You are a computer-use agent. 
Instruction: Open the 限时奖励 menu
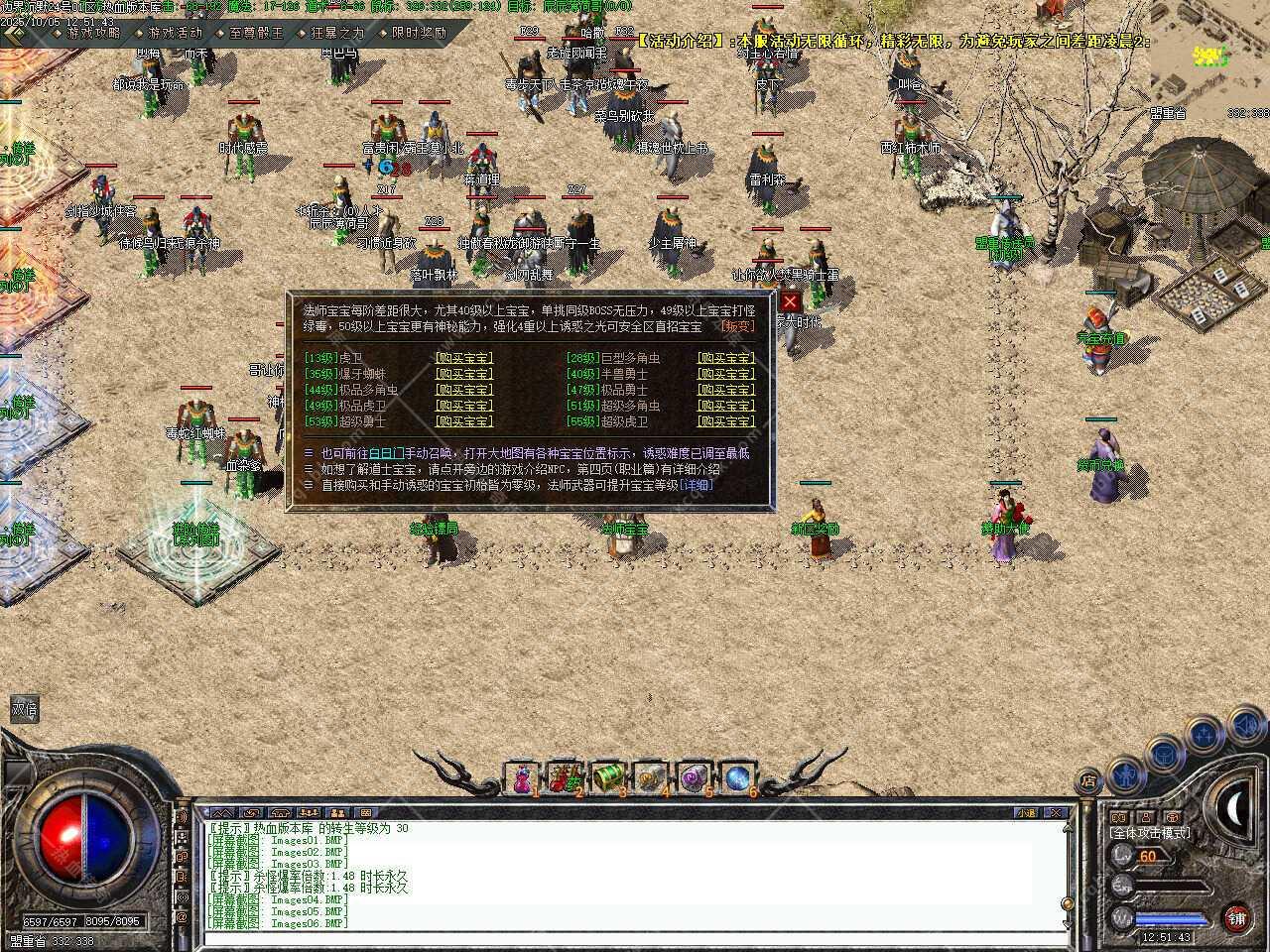(x=419, y=32)
